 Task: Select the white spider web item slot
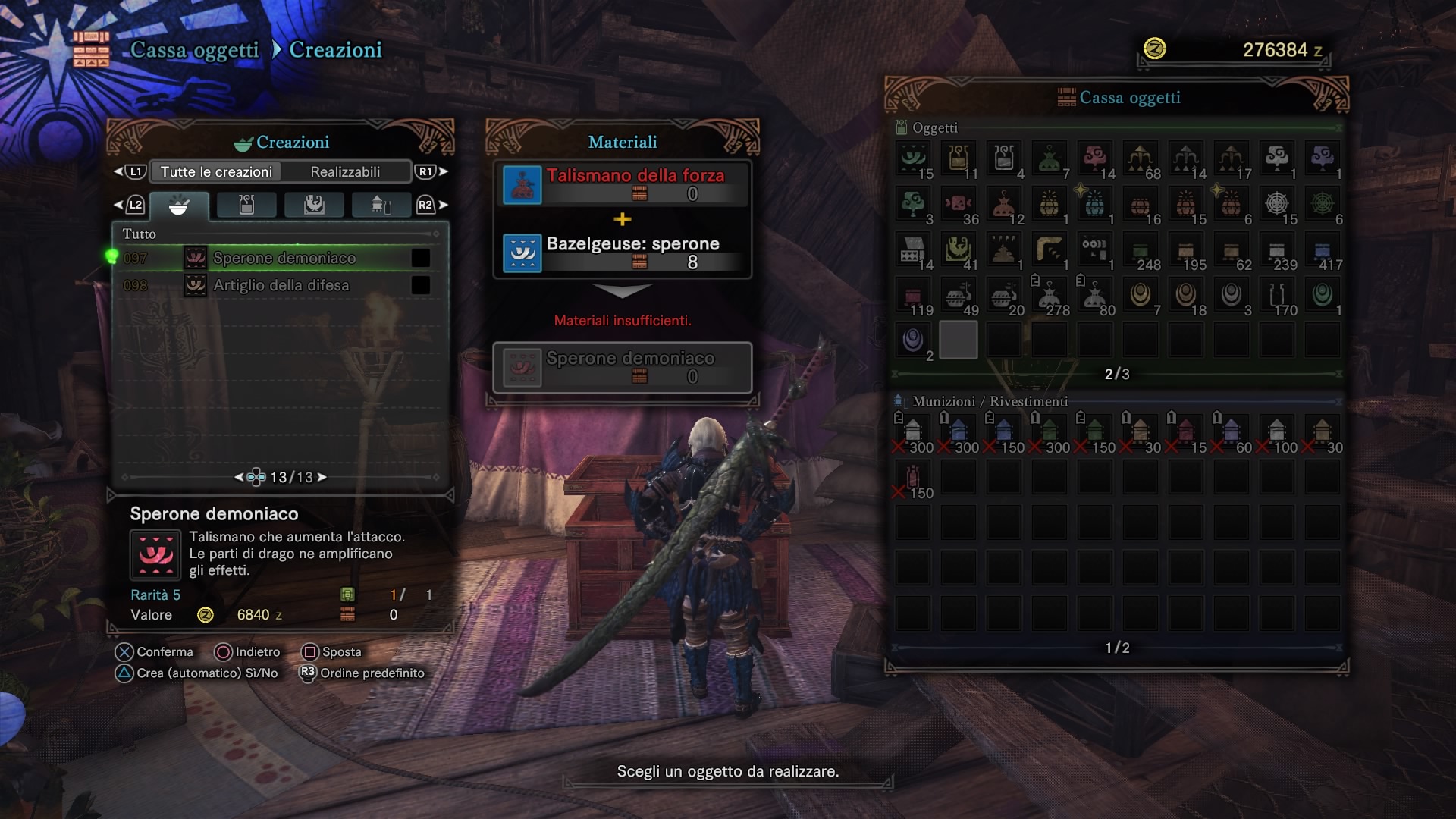1277,204
